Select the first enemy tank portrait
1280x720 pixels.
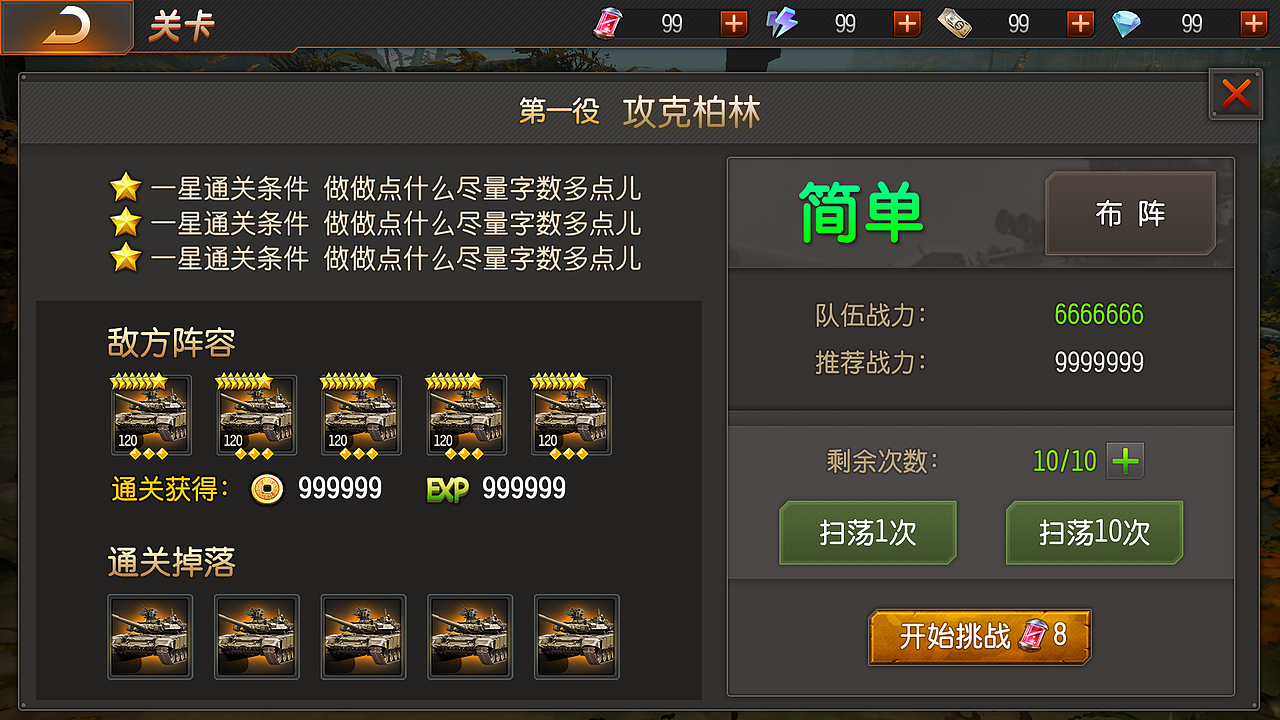click(x=150, y=415)
